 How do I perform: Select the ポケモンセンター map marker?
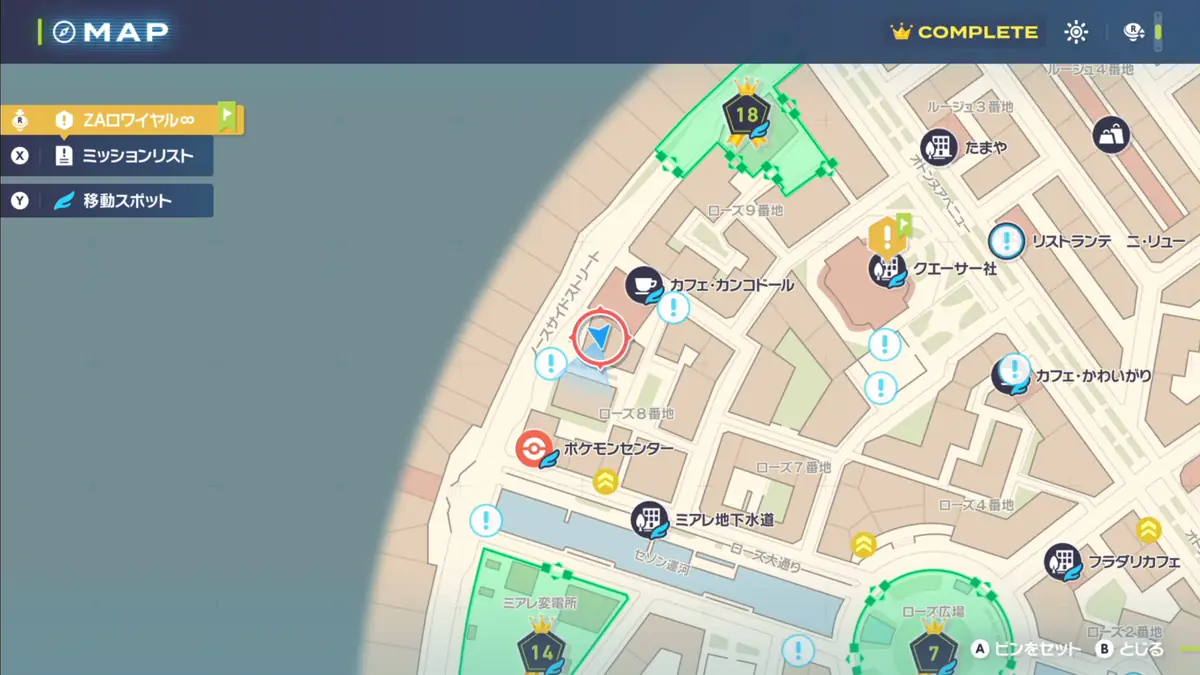pos(534,449)
